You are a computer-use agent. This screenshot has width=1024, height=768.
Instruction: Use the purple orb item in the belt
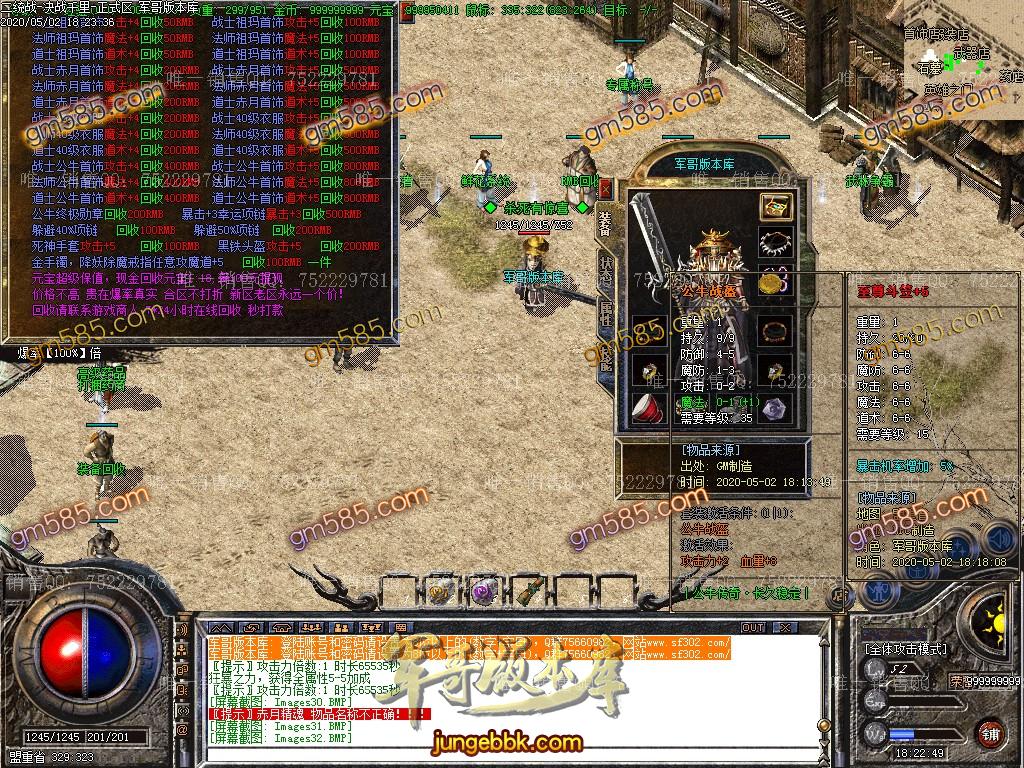tap(485, 590)
